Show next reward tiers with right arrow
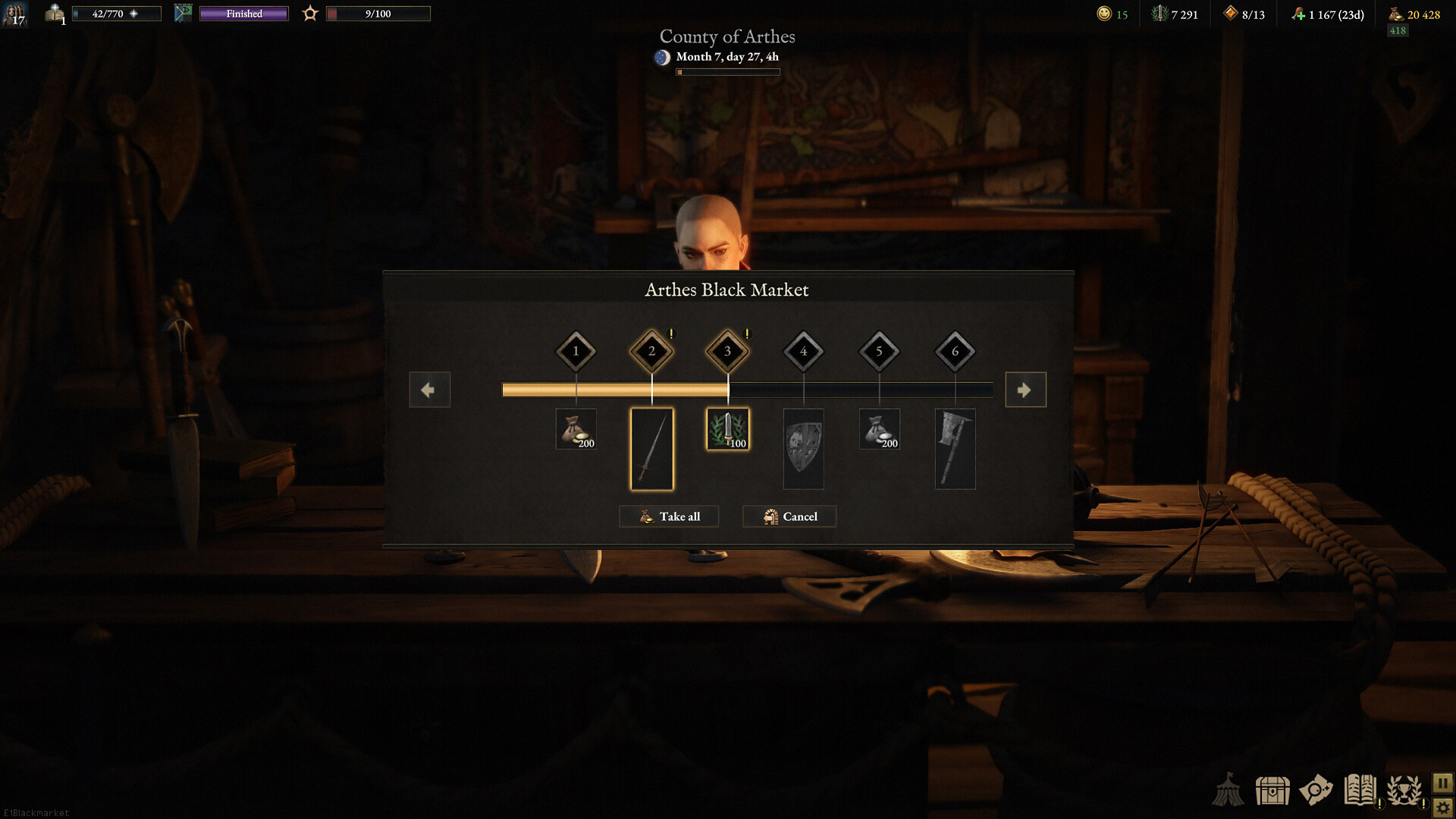 click(1025, 390)
